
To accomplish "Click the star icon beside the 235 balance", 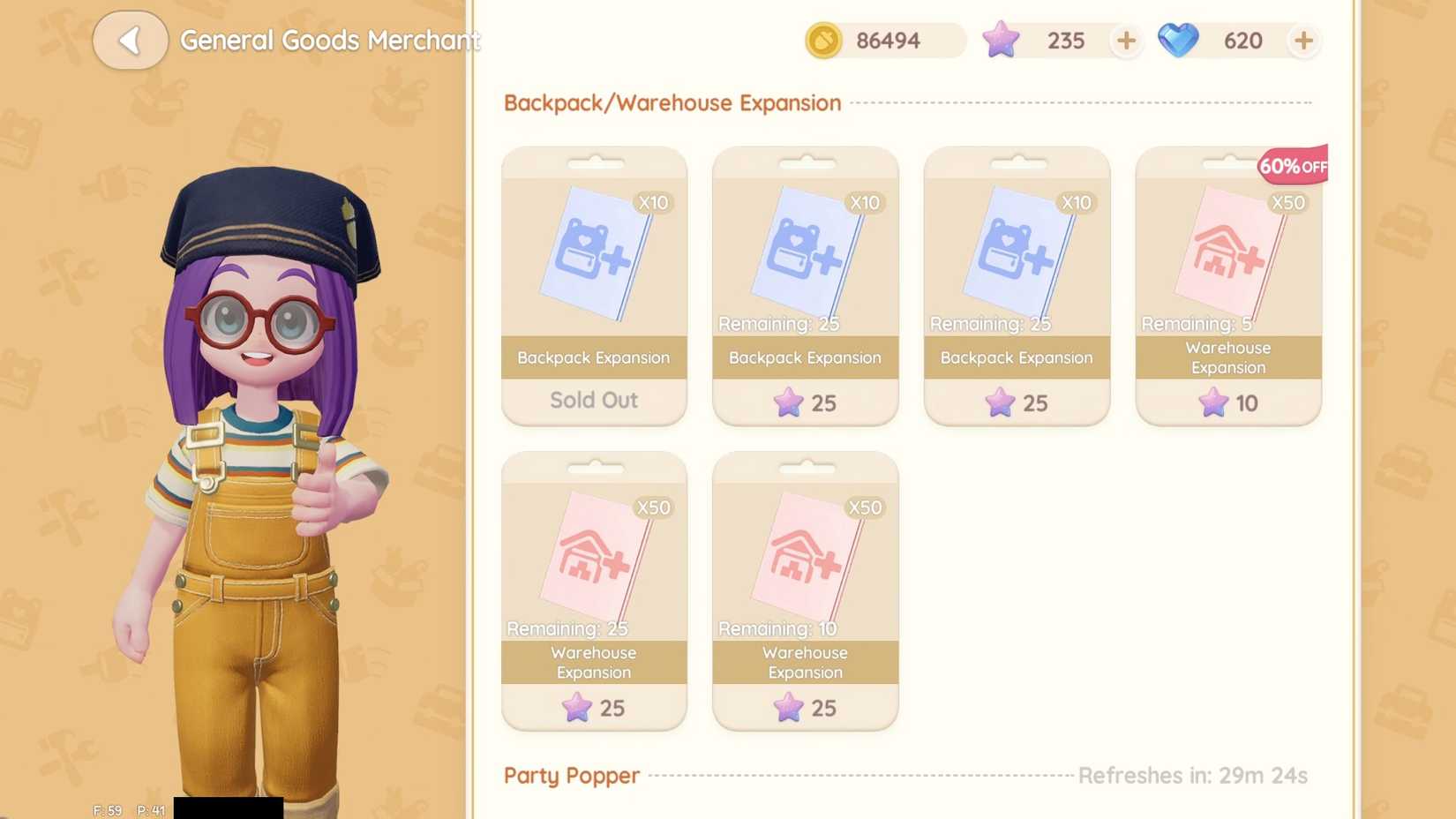I will pyautogui.click(x=1000, y=40).
